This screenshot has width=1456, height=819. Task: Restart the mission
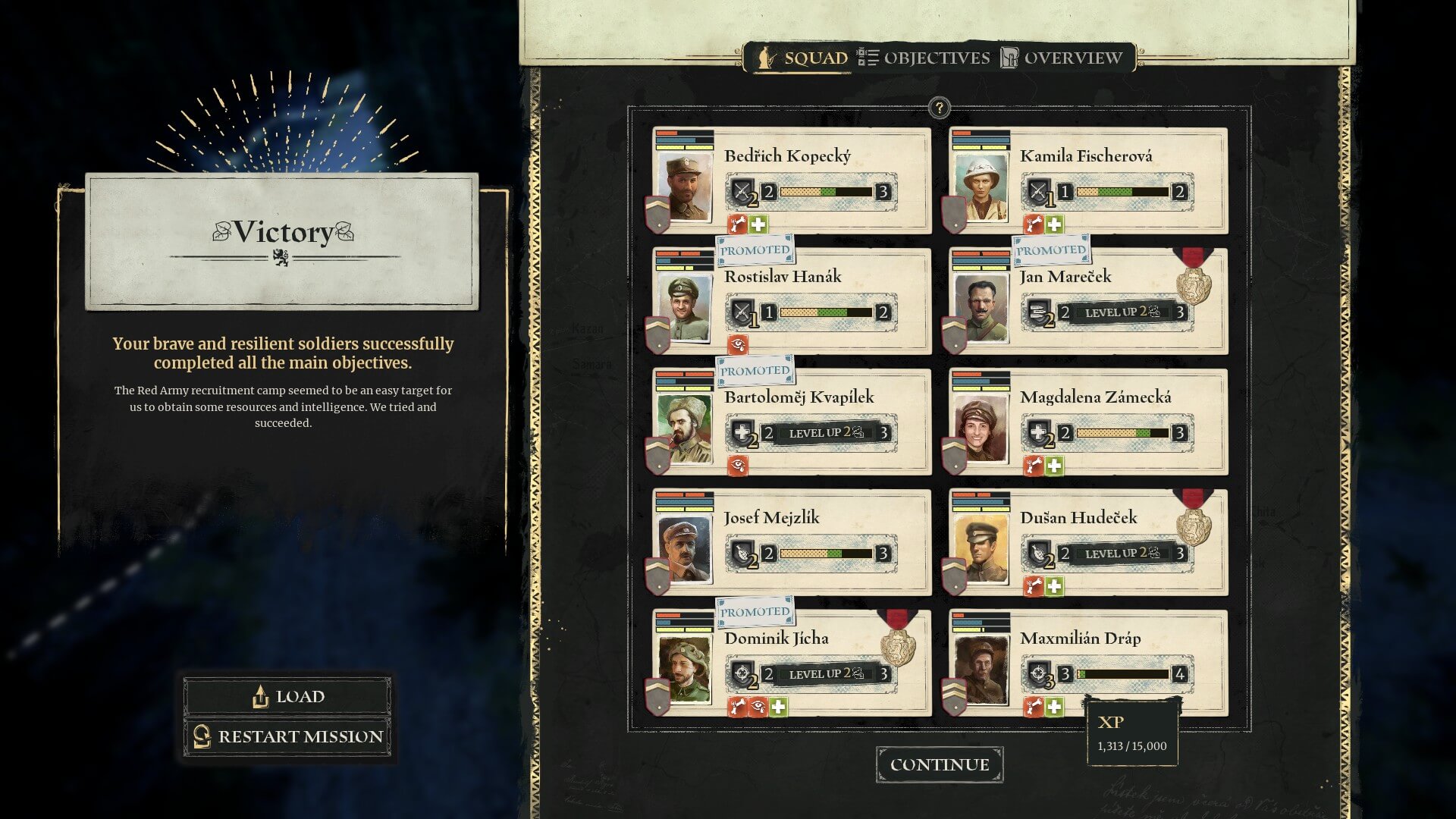287,736
